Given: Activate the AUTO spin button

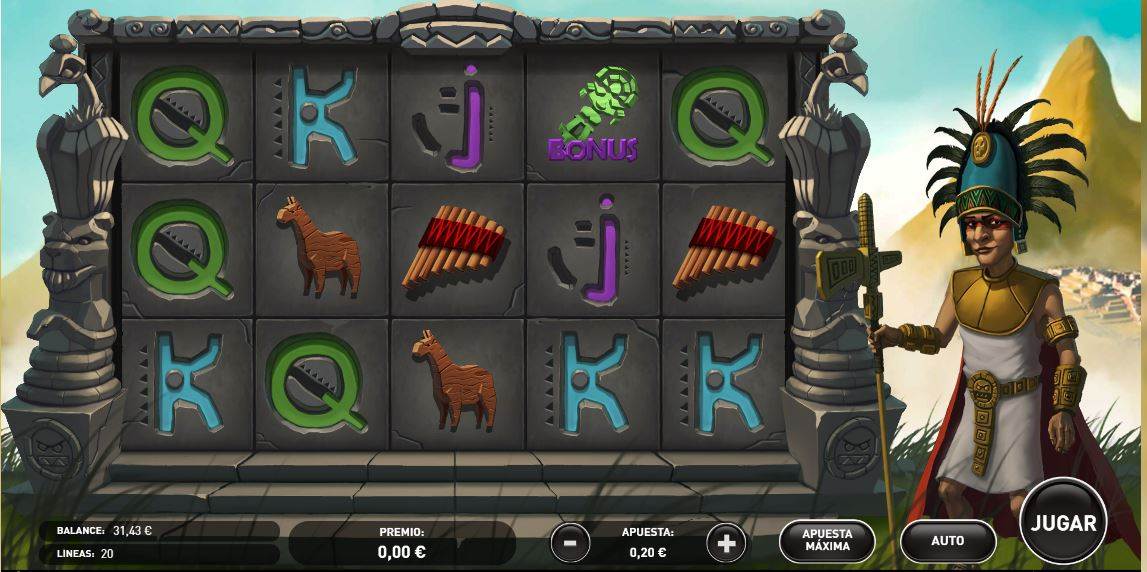Looking at the screenshot, I should coord(947,541).
